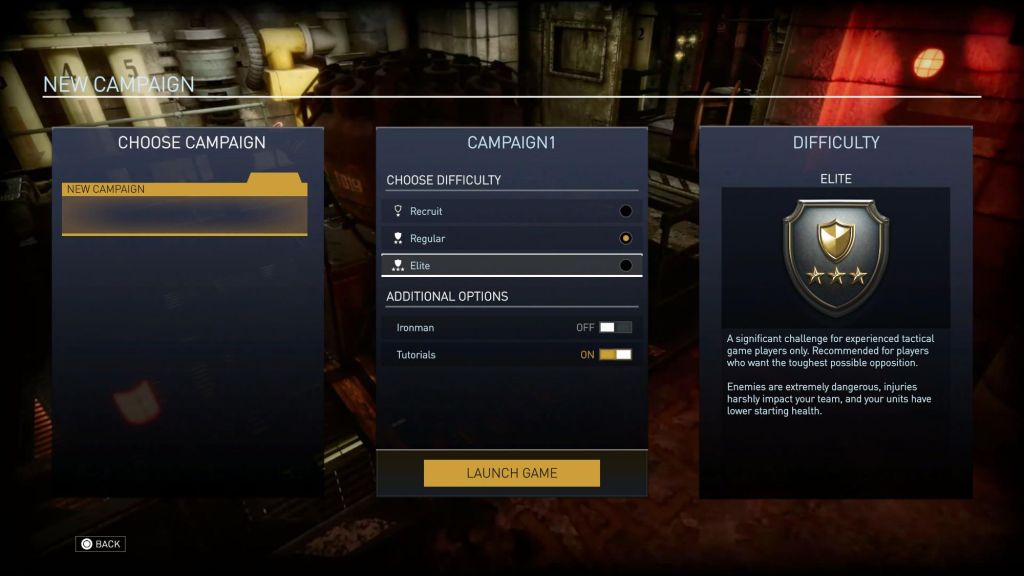The width and height of the screenshot is (1024, 576).
Task: Switch the Tutorials toggle
Action: (x=615, y=355)
